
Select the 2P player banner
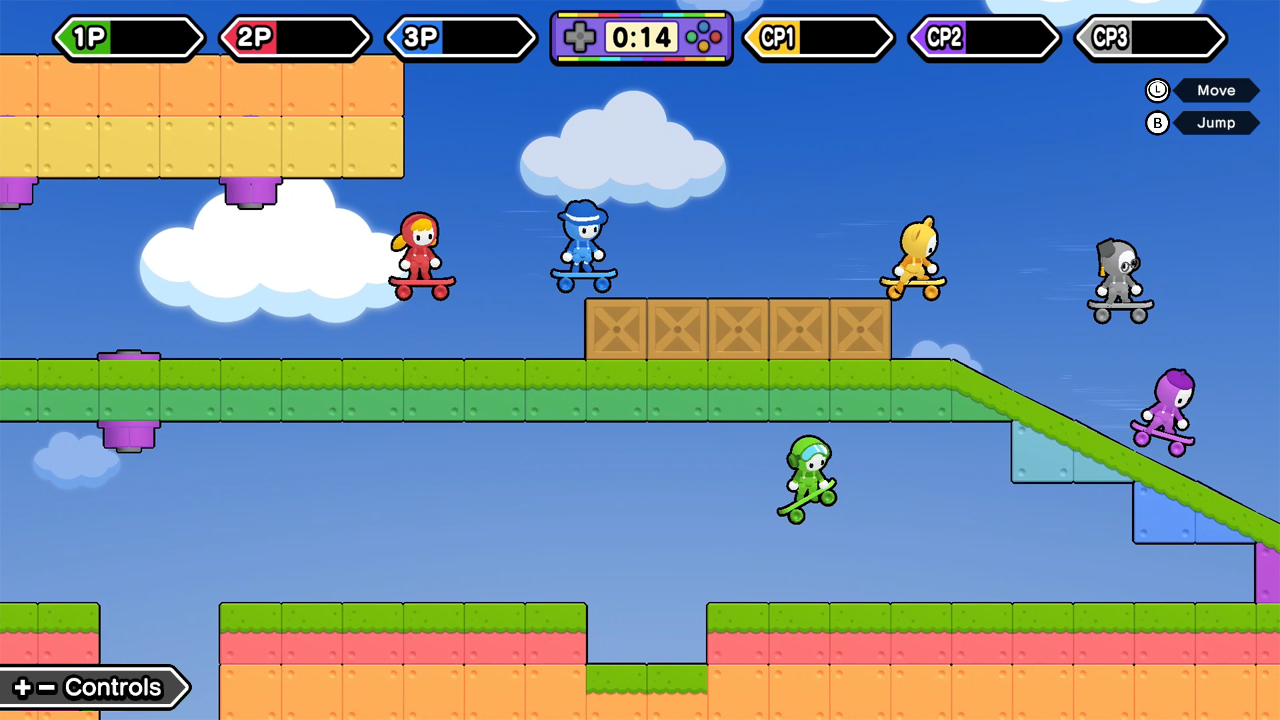pyautogui.click(x=293, y=38)
